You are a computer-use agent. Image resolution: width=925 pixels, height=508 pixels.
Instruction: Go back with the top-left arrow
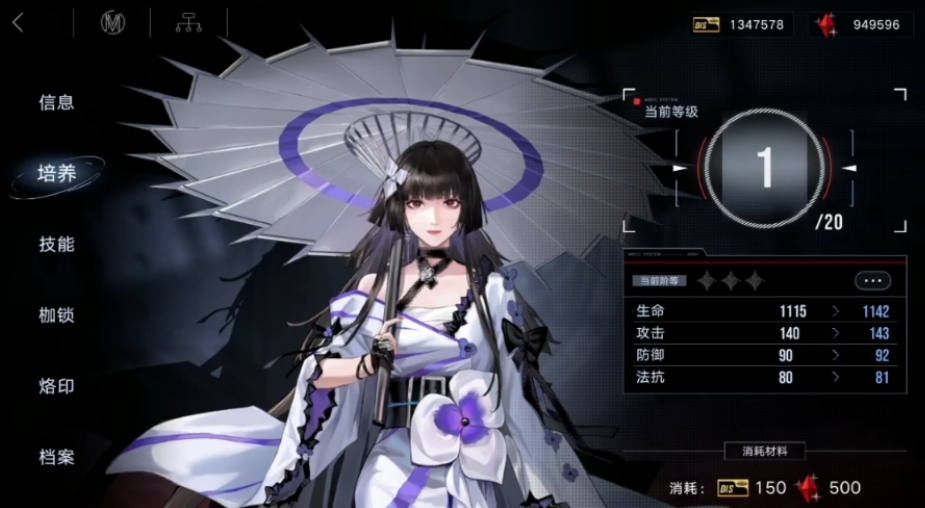click(x=18, y=23)
